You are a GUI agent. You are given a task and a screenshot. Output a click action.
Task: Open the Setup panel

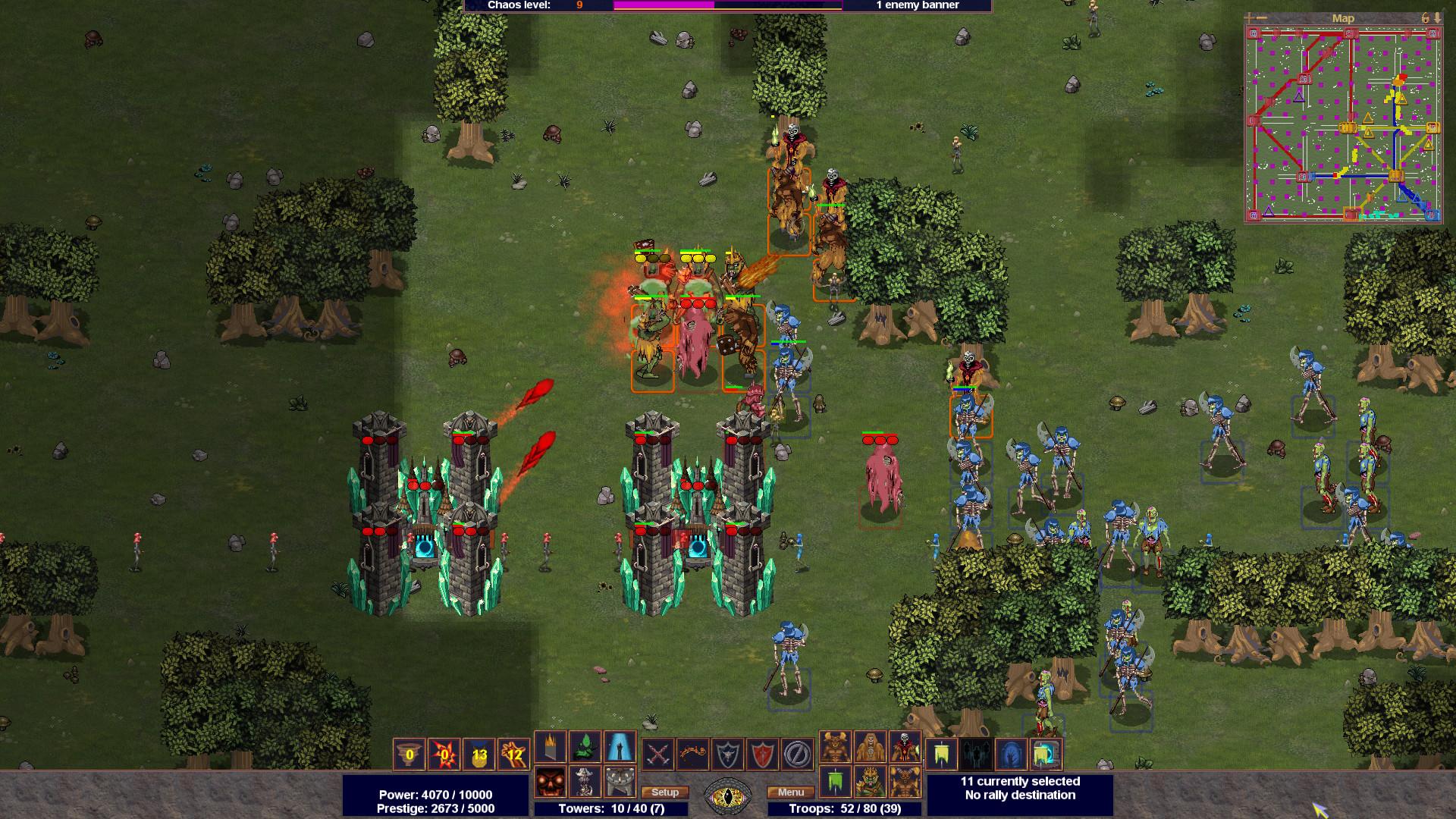[664, 792]
